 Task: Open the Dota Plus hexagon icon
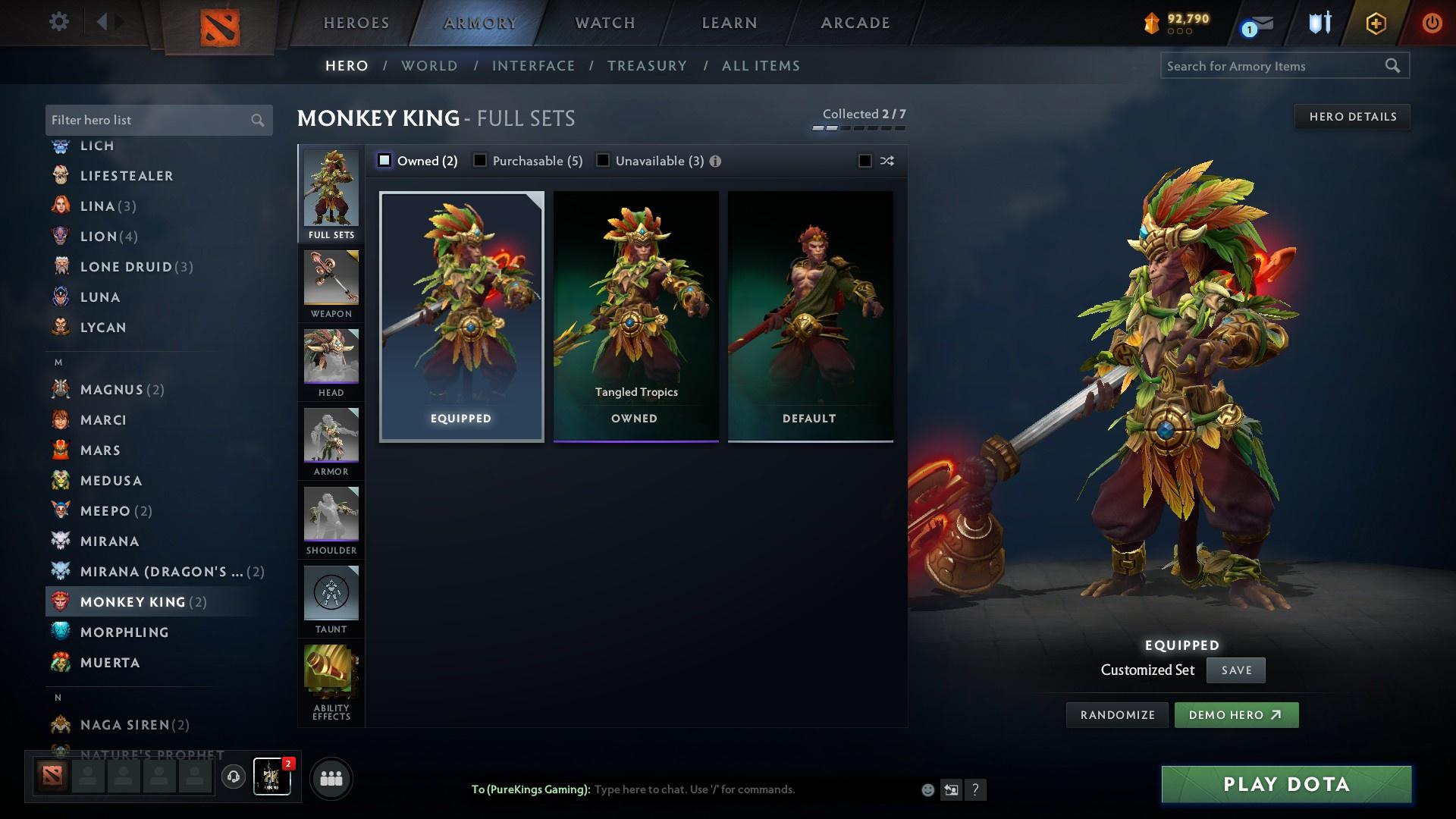[x=1375, y=23]
